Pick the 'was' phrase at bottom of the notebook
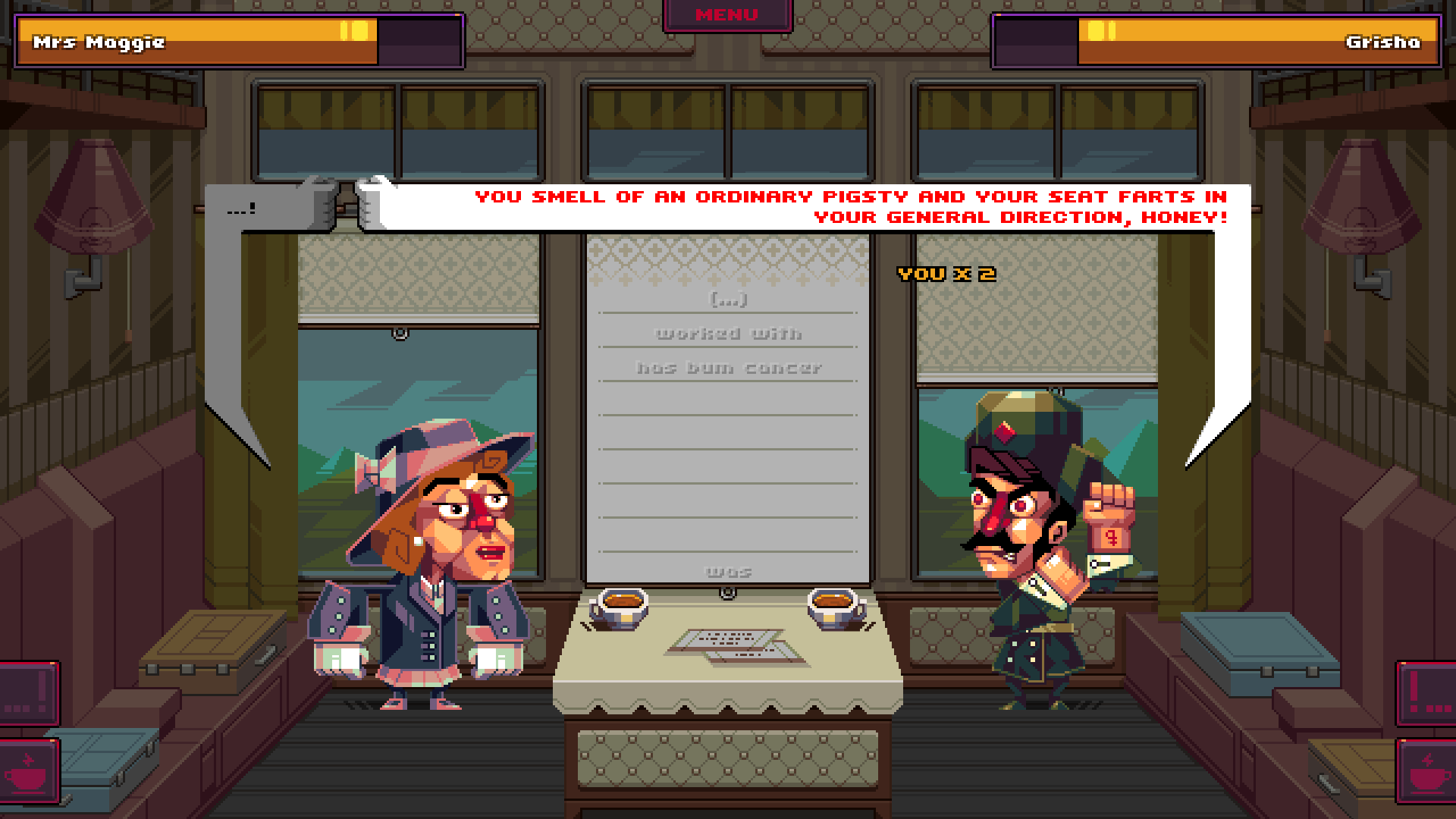This screenshot has height=819, width=1456. click(728, 573)
